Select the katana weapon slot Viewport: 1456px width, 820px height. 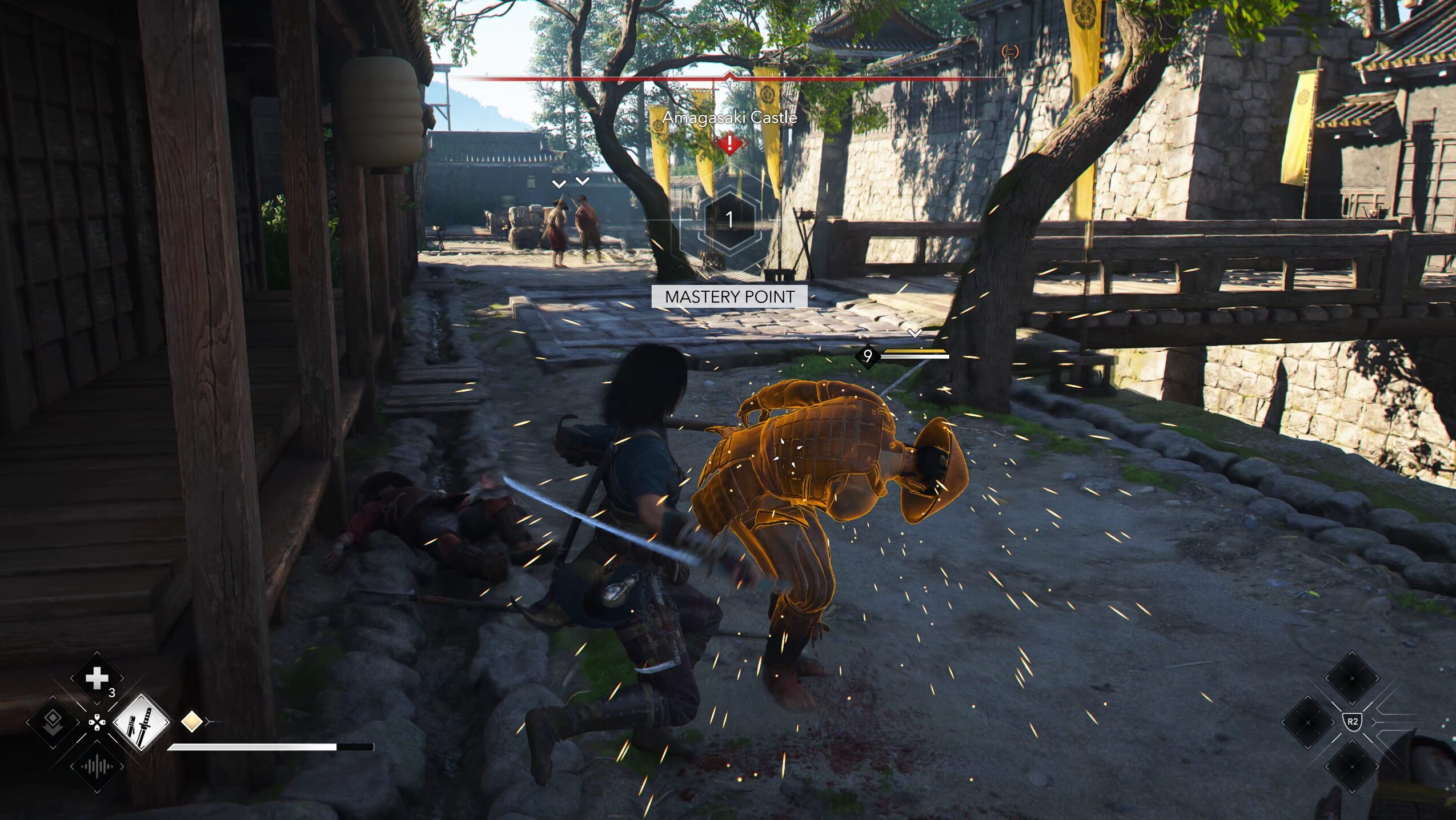(x=141, y=722)
